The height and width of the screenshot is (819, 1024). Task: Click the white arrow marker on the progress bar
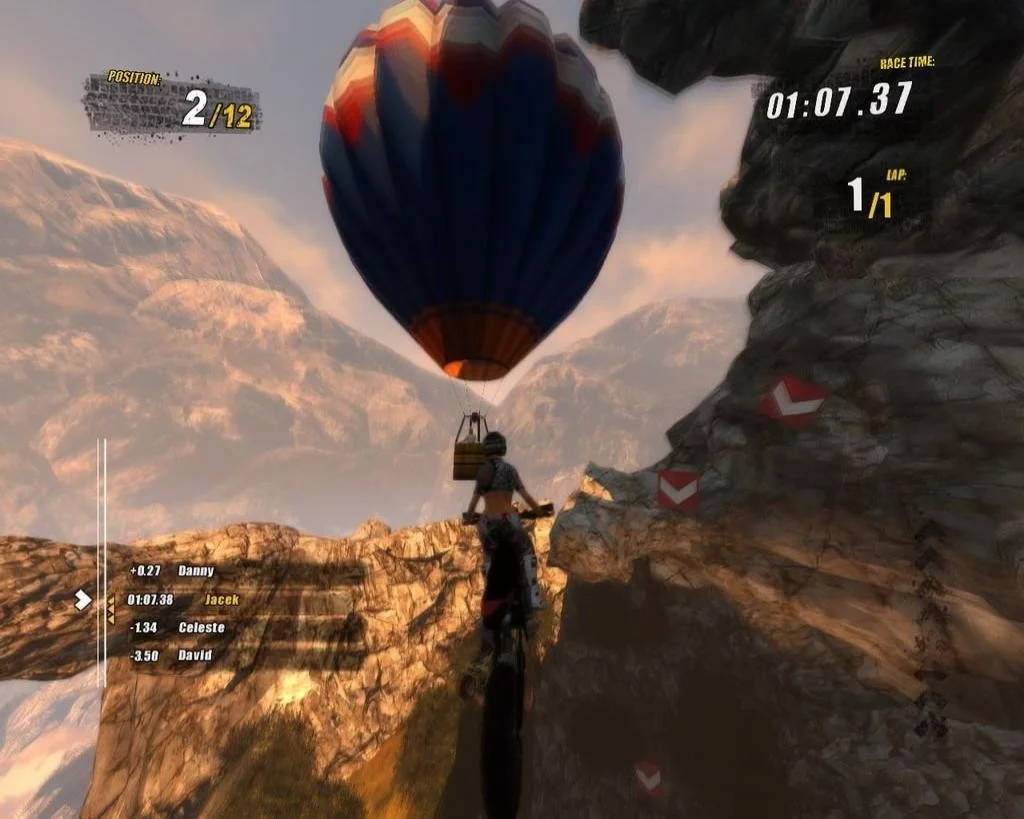point(83,600)
